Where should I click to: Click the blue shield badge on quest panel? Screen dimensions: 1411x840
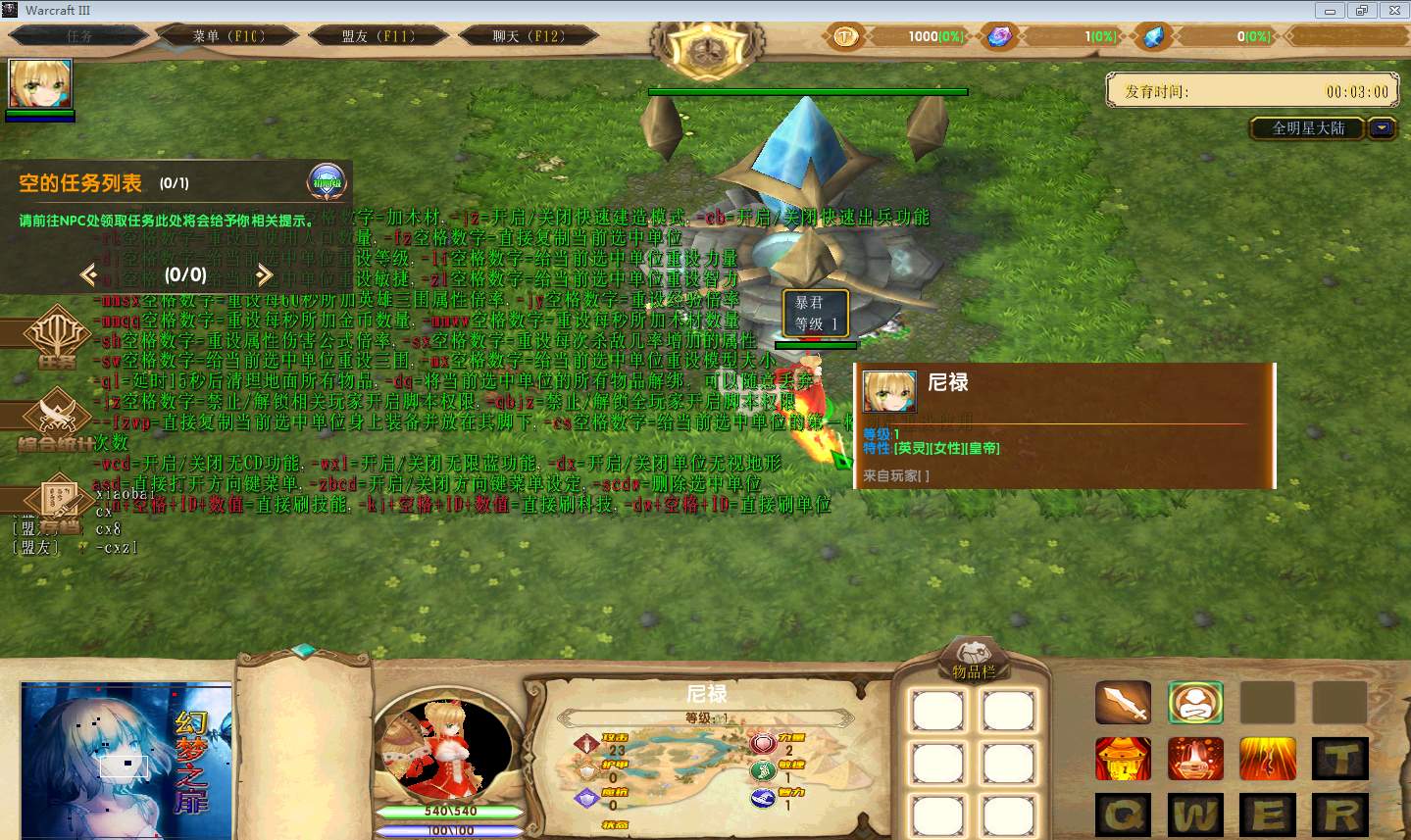[x=327, y=181]
